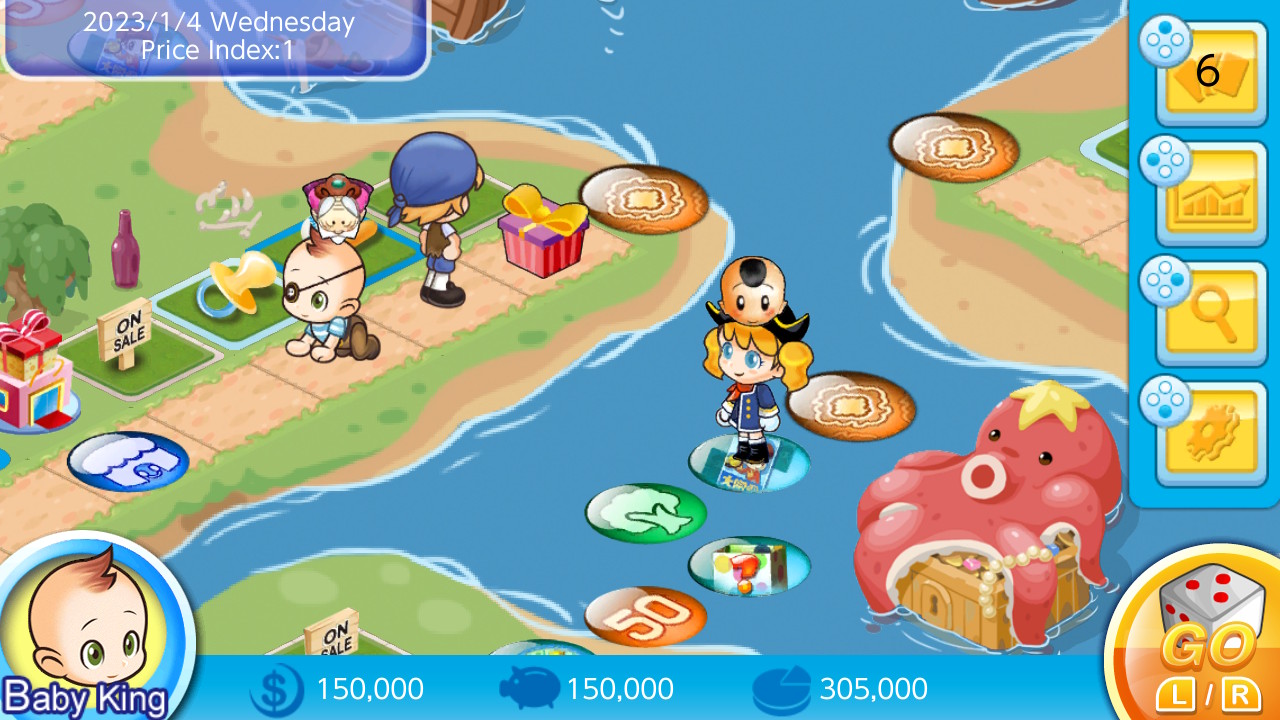Image resolution: width=1280 pixels, height=720 pixels.
Task: Click the dollar sign money icon
Action: [x=277, y=688]
